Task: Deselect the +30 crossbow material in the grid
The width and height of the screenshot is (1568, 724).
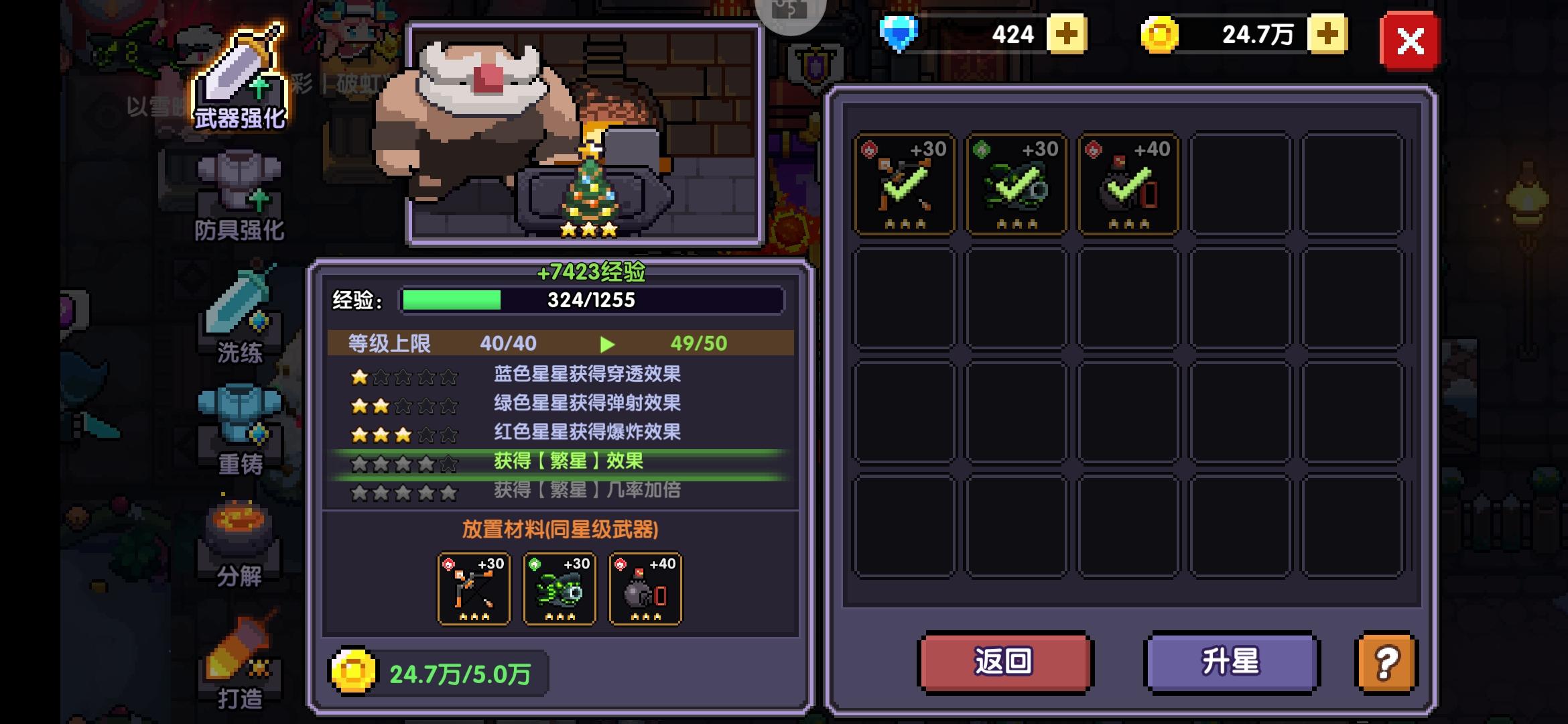Action: click(904, 186)
